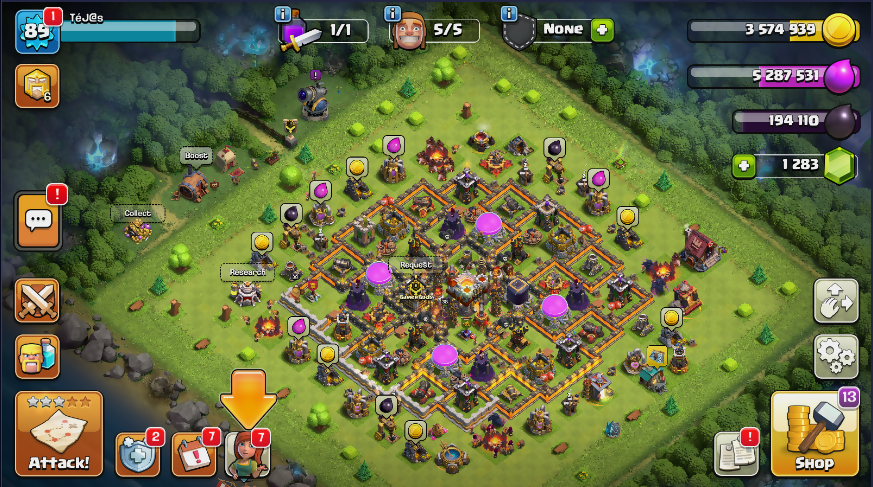Open the settings gears menu

pos(836,353)
